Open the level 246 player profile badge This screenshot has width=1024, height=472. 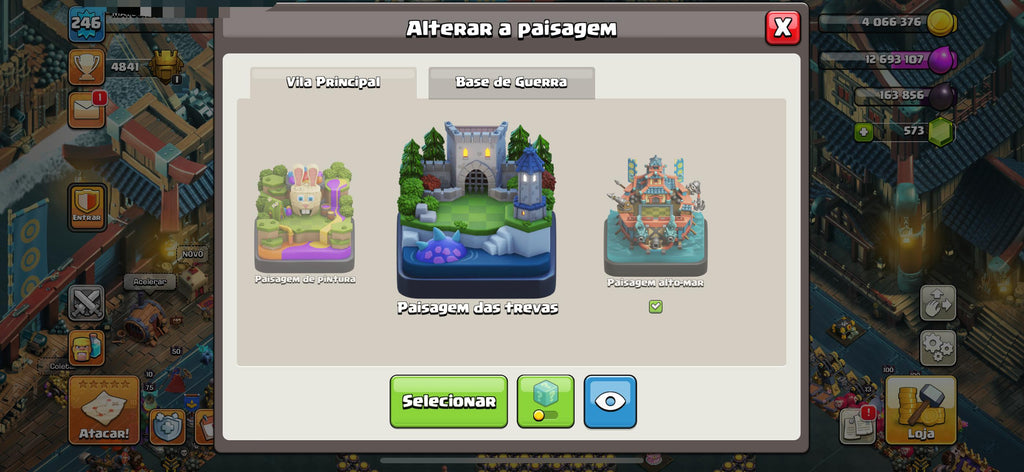tap(86, 23)
